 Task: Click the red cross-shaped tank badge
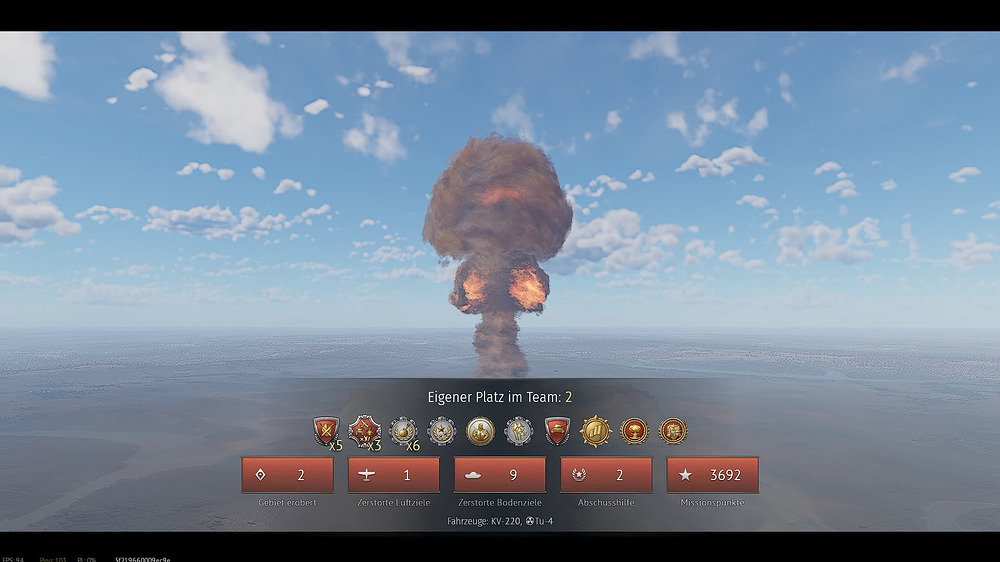[364, 431]
